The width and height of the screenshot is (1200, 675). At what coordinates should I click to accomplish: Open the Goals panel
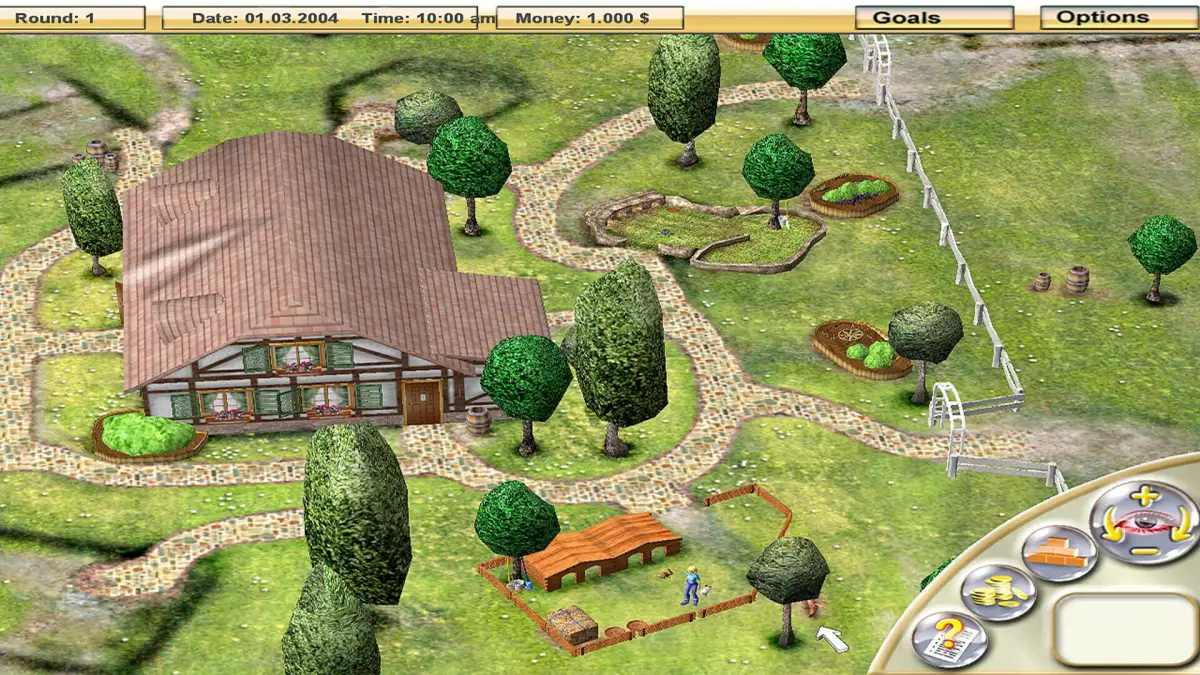[x=934, y=18]
